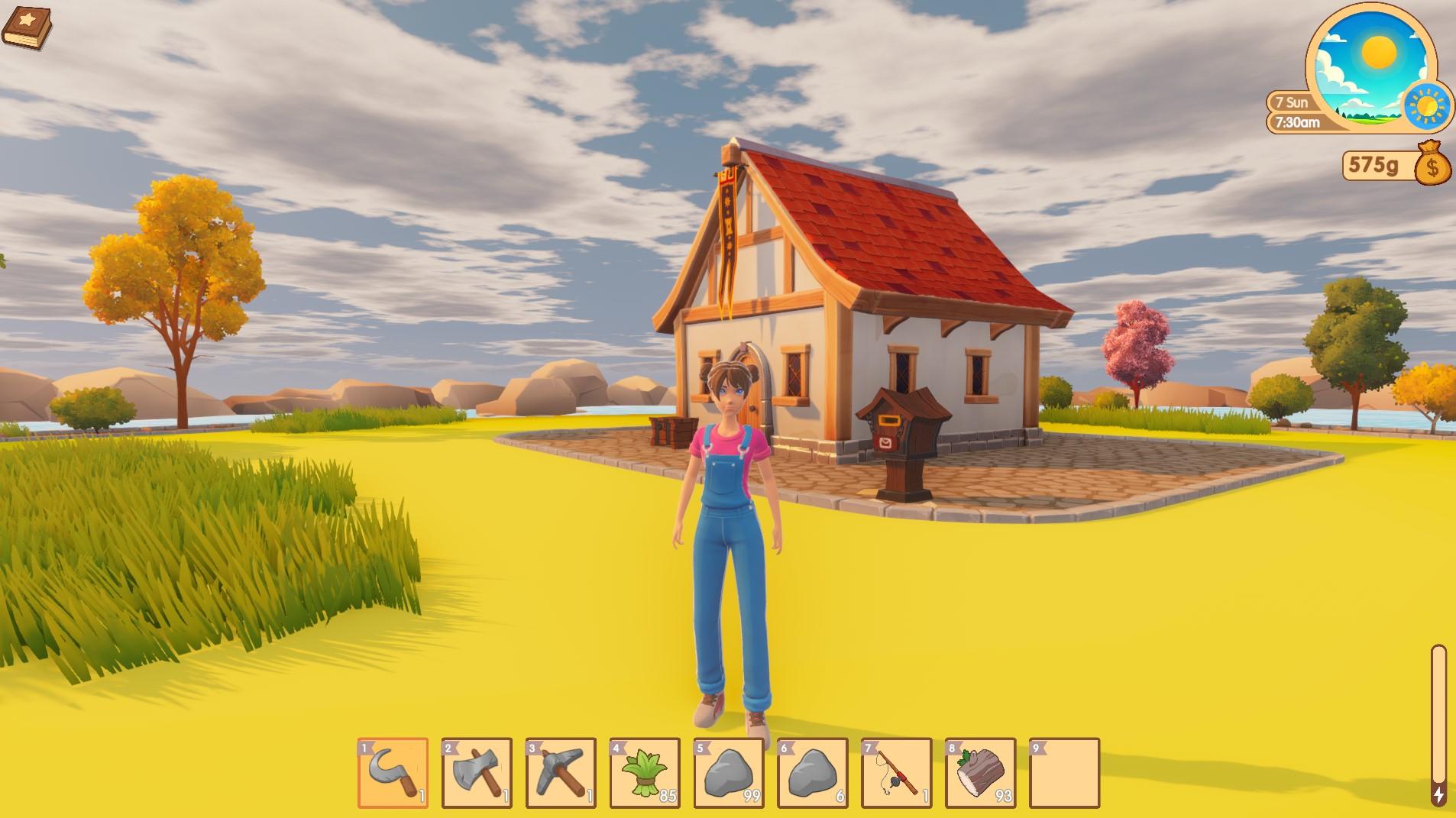Click the 575g gold counter
Image resolution: width=1456 pixels, height=818 pixels.
(1372, 163)
